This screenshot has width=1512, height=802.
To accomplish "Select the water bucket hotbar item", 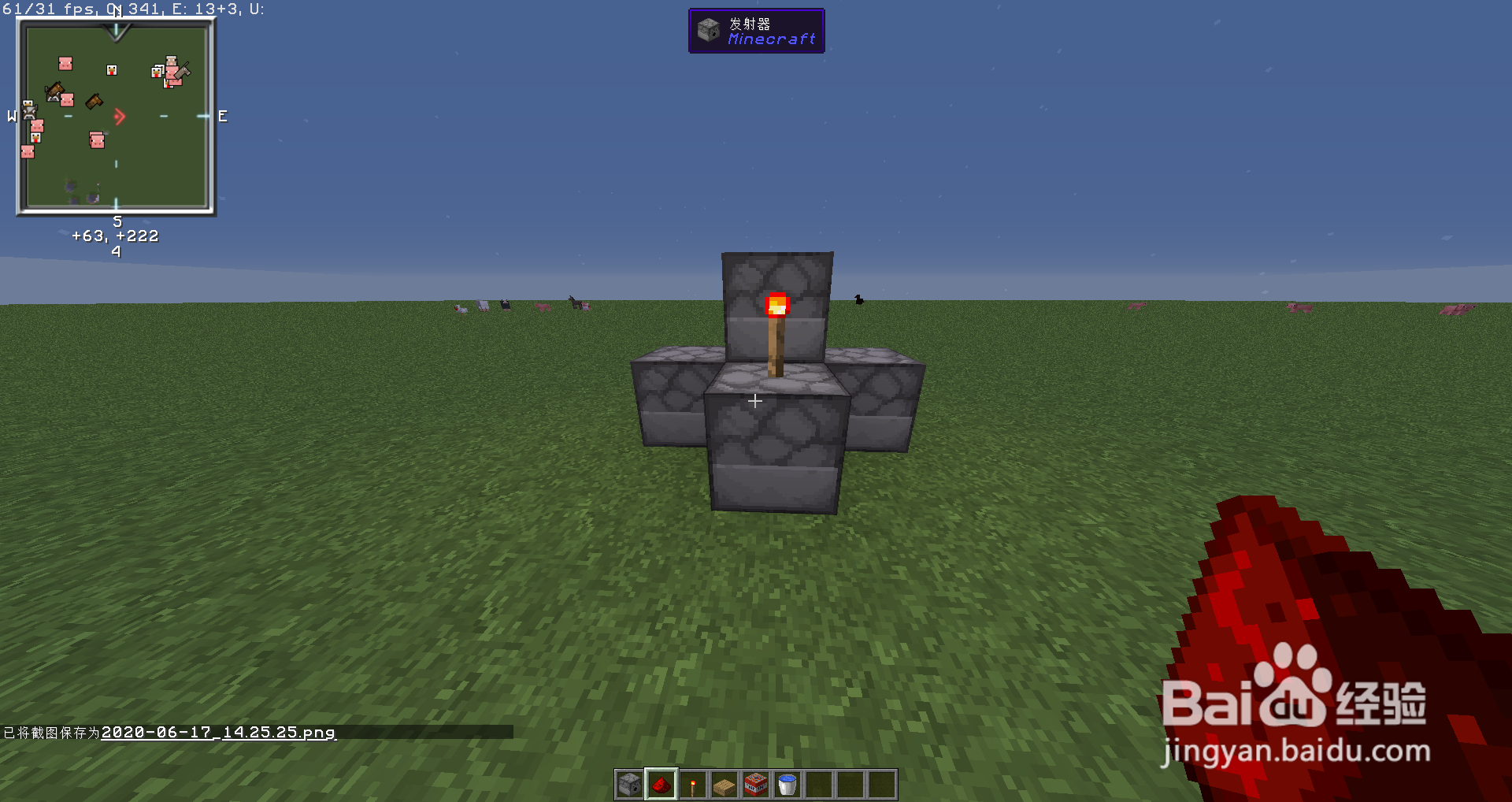I will [x=787, y=783].
